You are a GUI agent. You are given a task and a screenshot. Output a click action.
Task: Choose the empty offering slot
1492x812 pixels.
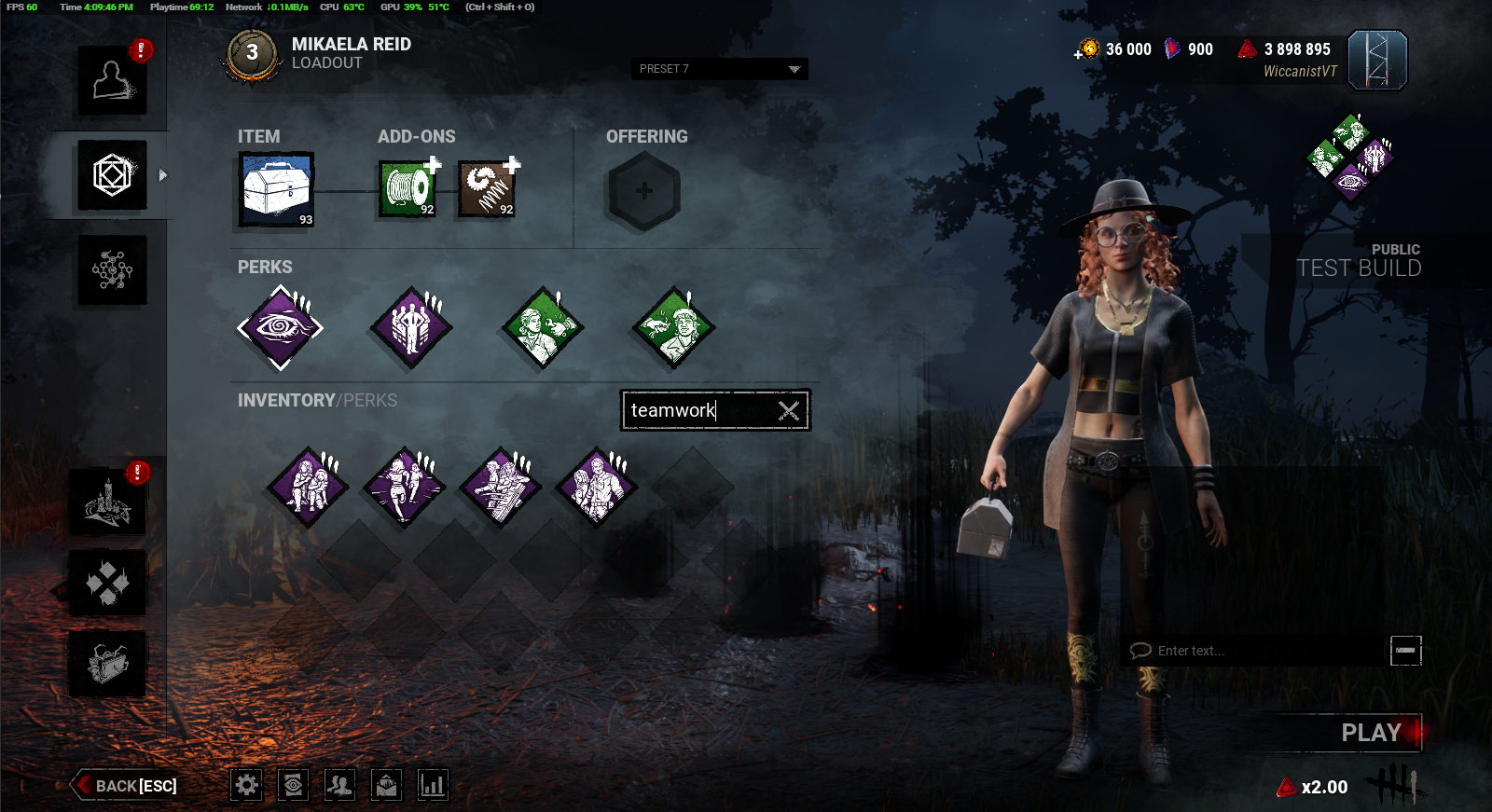click(644, 191)
